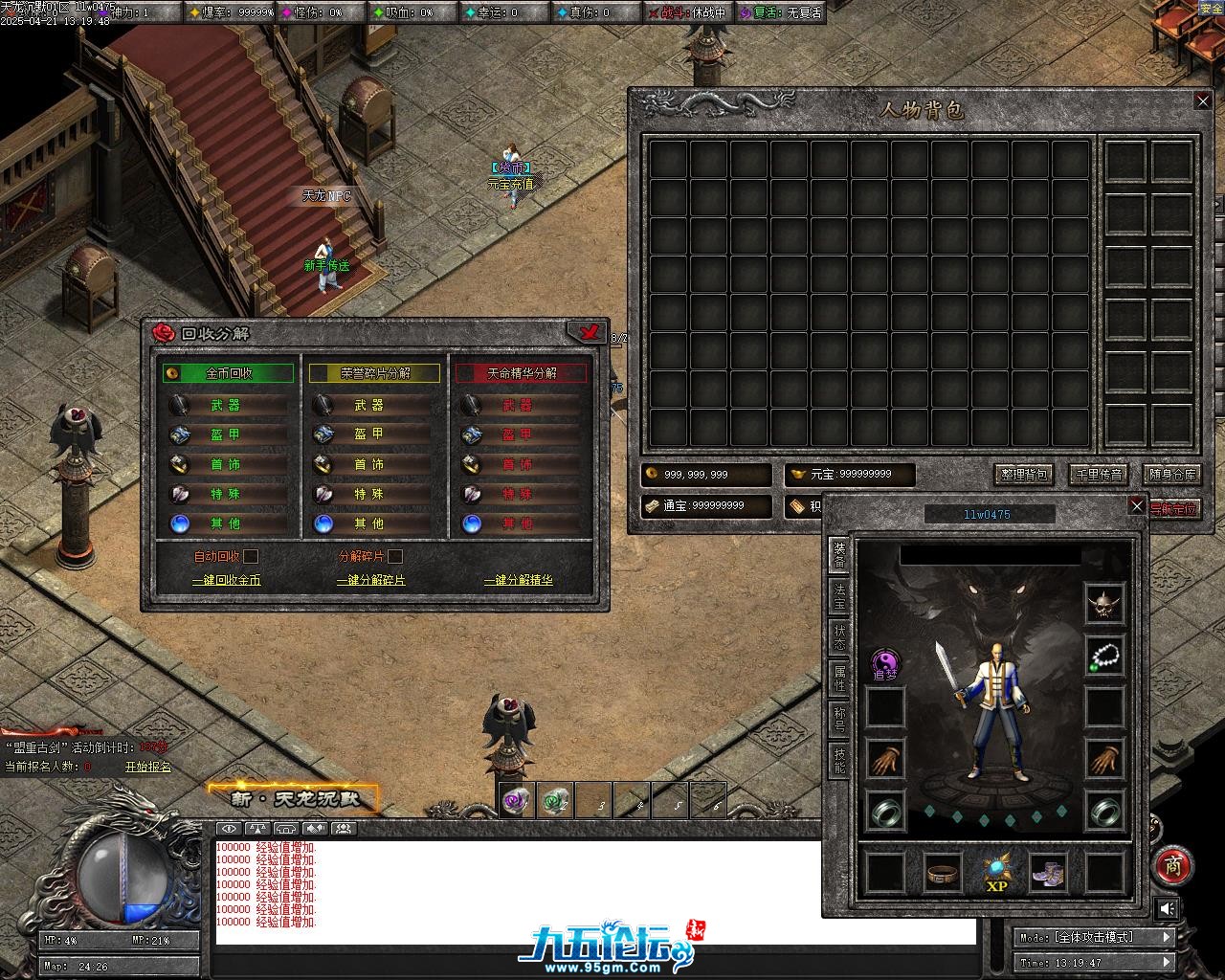Screen dimensions: 1225x980
Task: Open 随身仓库 portable storage
Action: click(1171, 475)
